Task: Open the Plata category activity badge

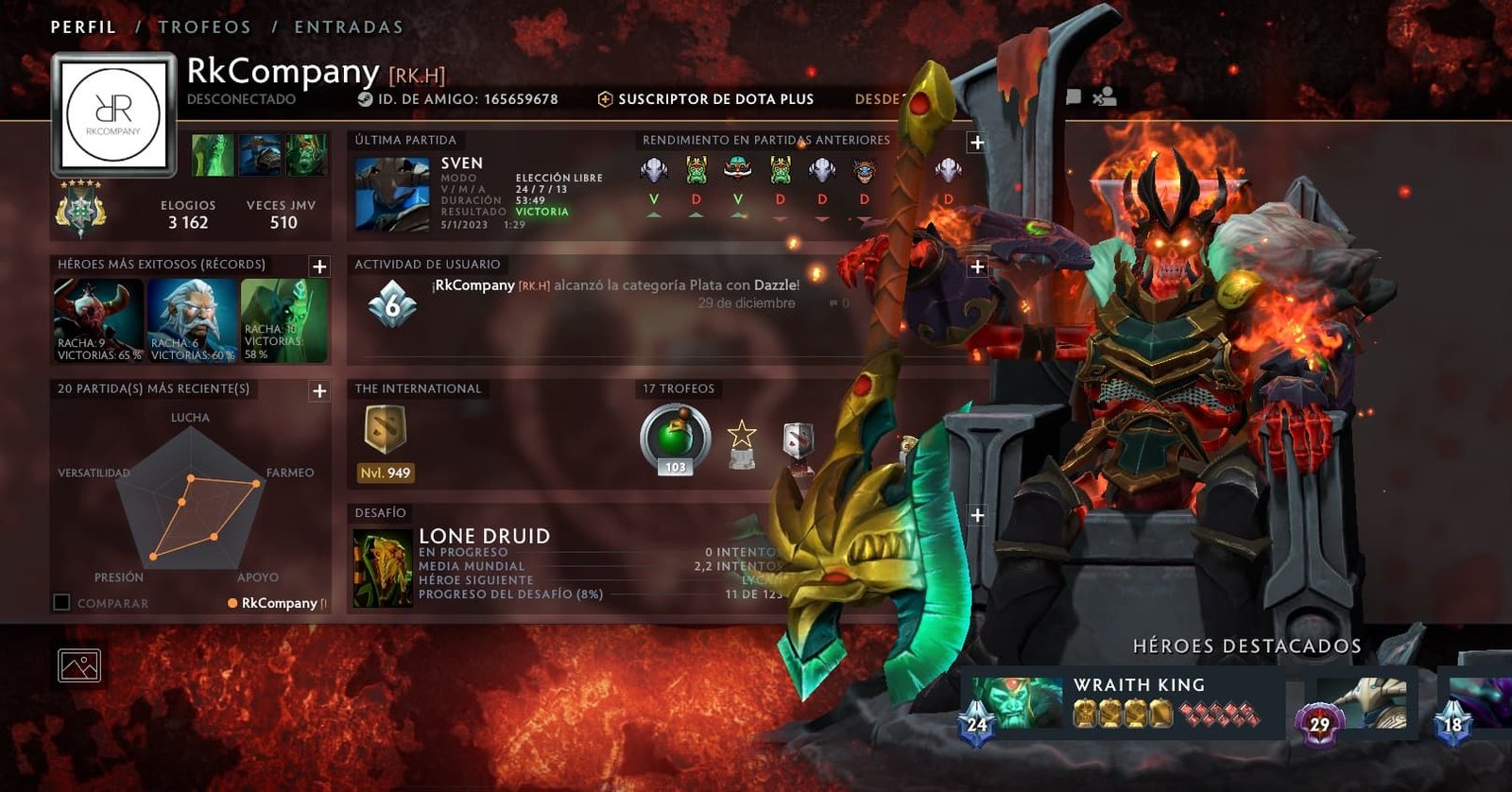Action: (392, 303)
